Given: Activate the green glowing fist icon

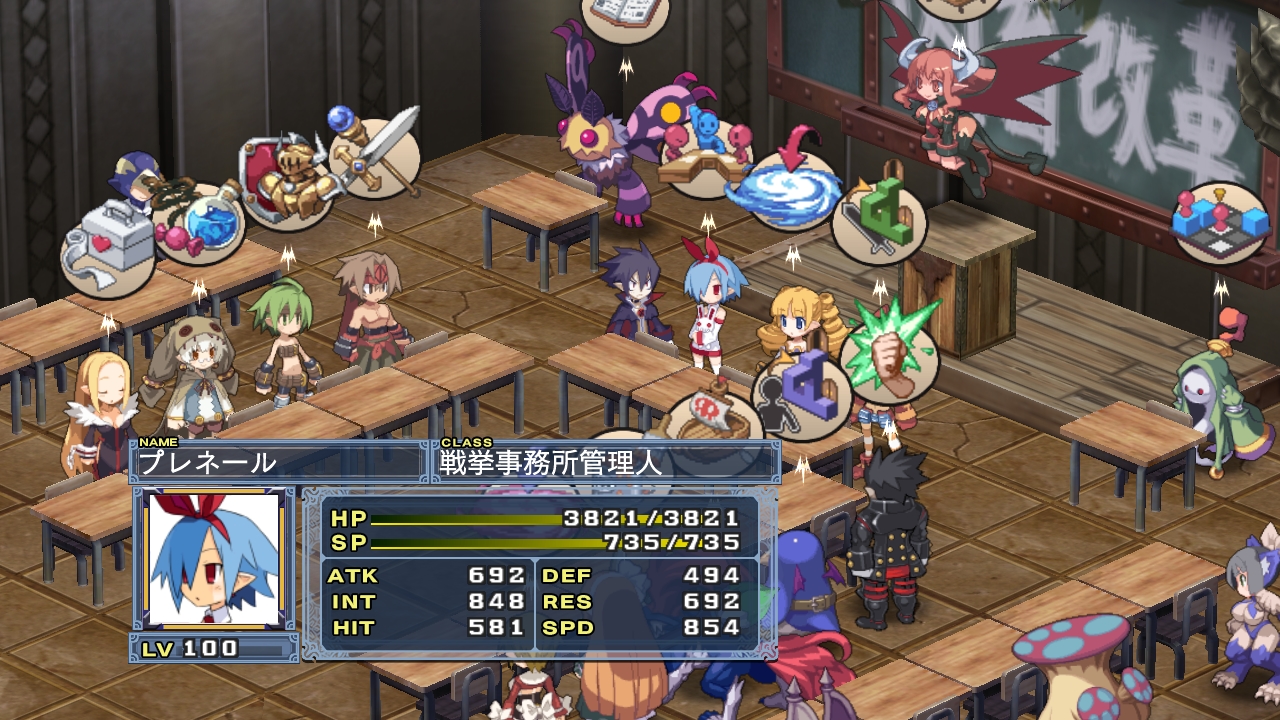Looking at the screenshot, I should click(888, 351).
